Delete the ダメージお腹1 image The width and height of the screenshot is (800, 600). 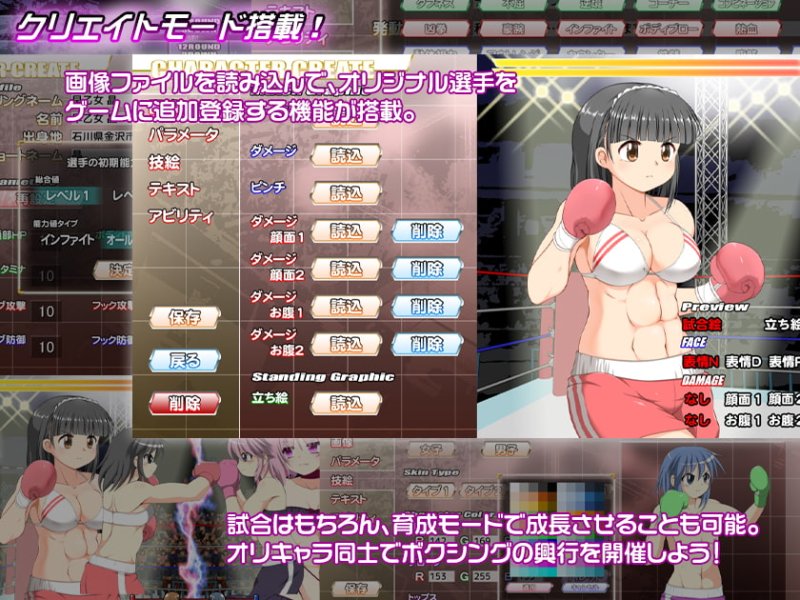point(426,306)
